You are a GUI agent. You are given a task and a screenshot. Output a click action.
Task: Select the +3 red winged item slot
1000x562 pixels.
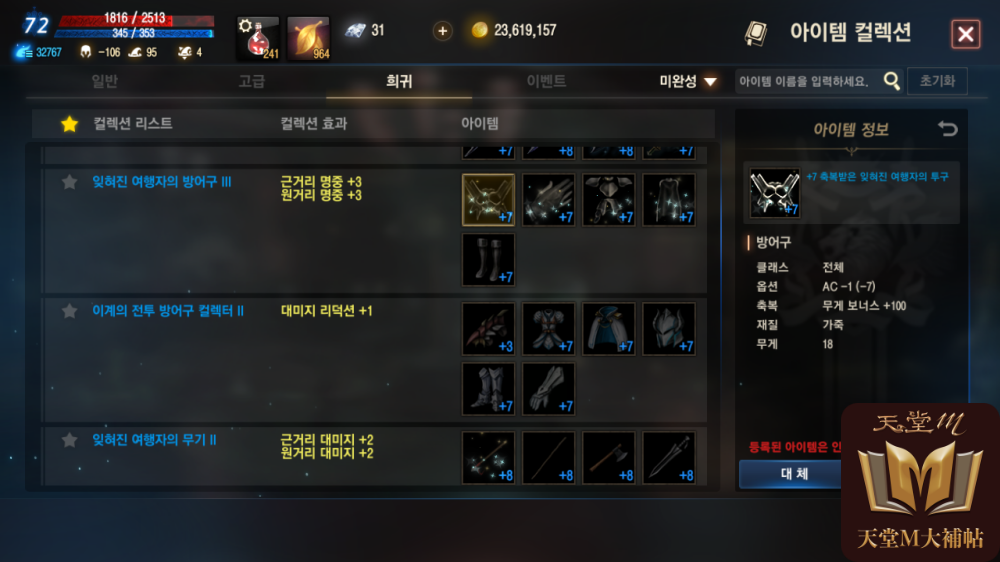coord(488,329)
